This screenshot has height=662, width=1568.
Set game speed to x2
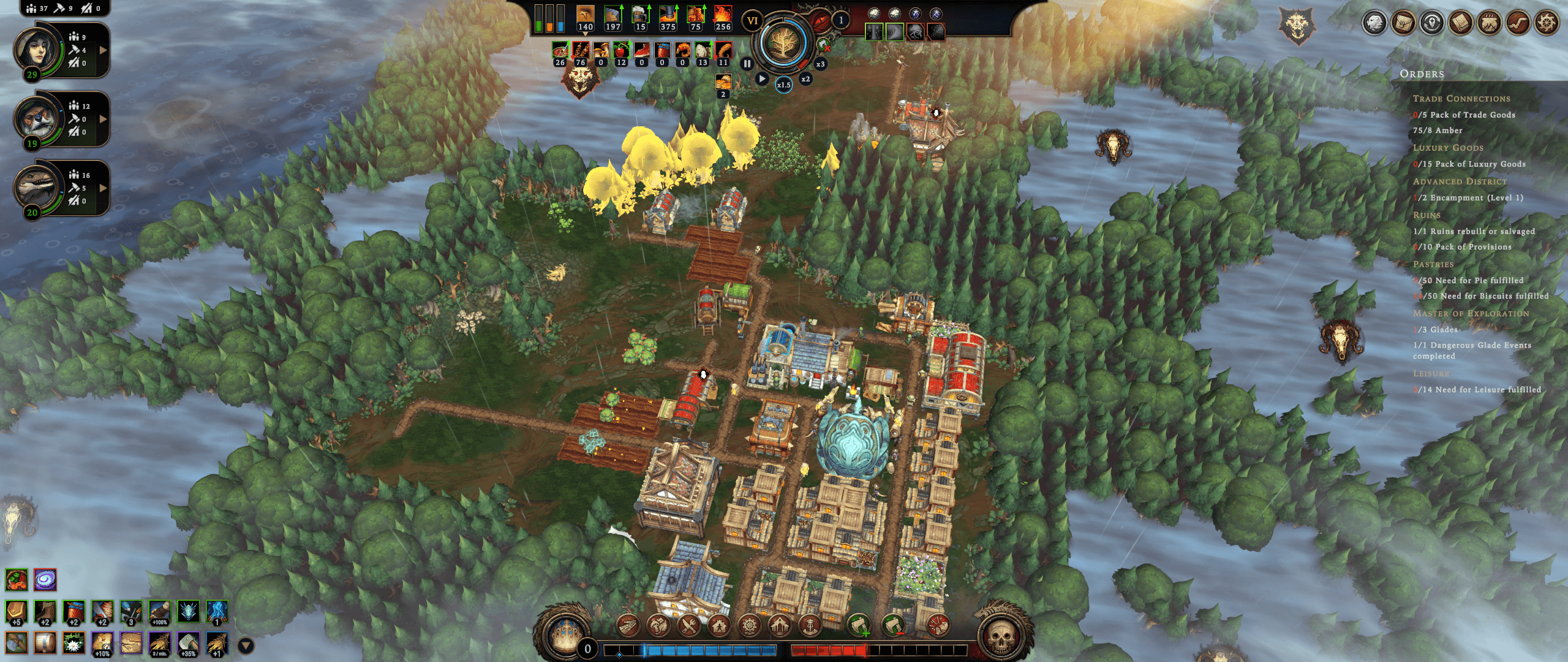[x=805, y=79]
